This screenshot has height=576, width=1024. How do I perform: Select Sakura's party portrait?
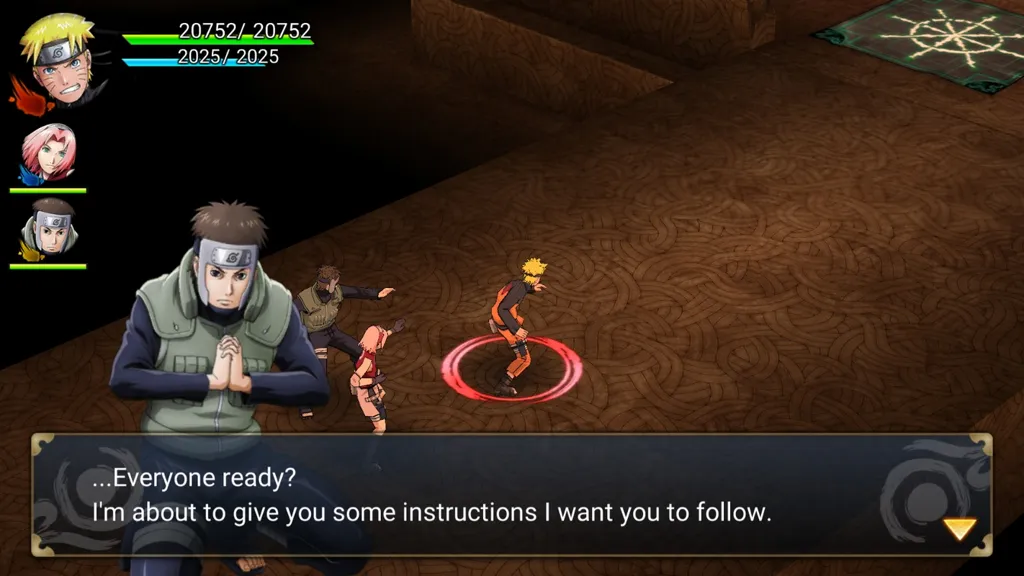pyautogui.click(x=48, y=154)
